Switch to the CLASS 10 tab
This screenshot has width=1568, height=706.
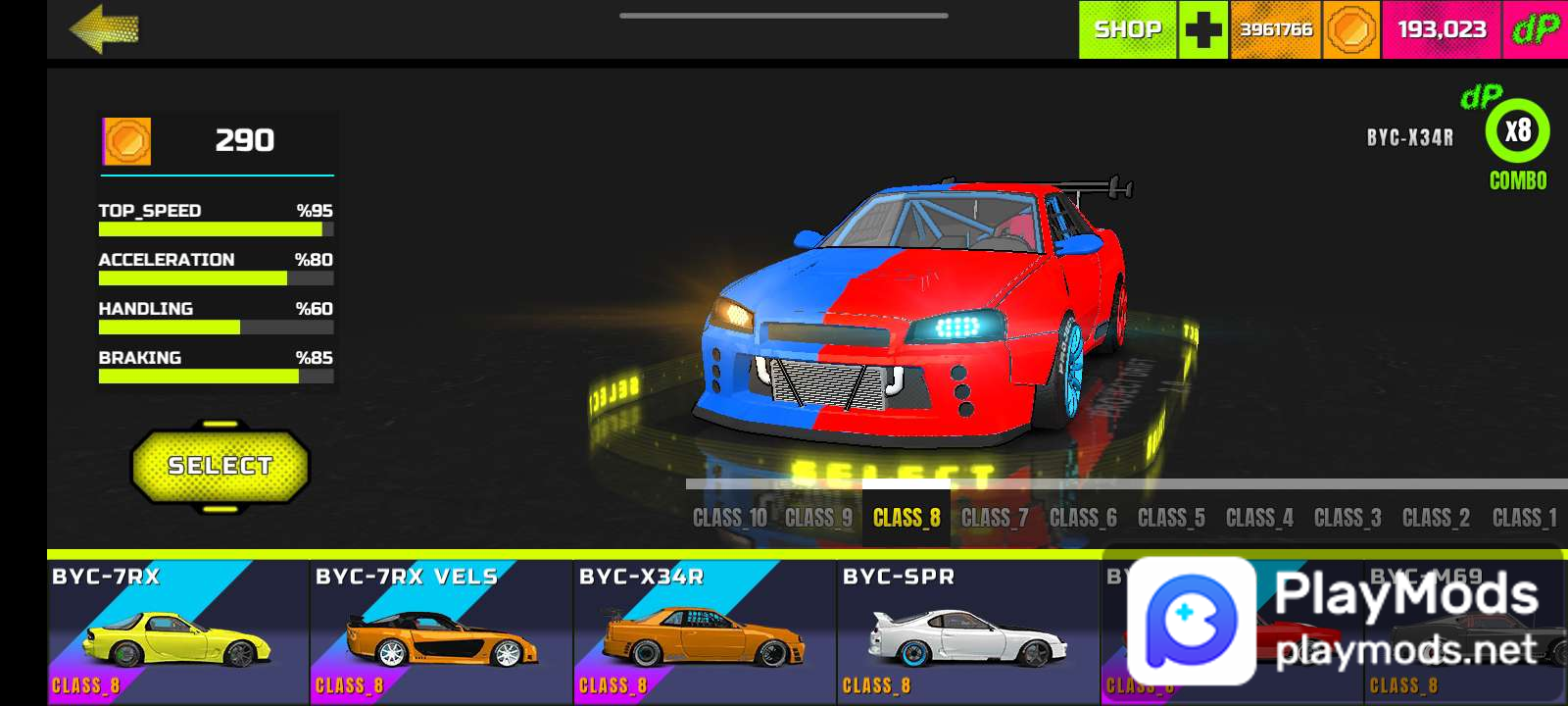tap(729, 518)
